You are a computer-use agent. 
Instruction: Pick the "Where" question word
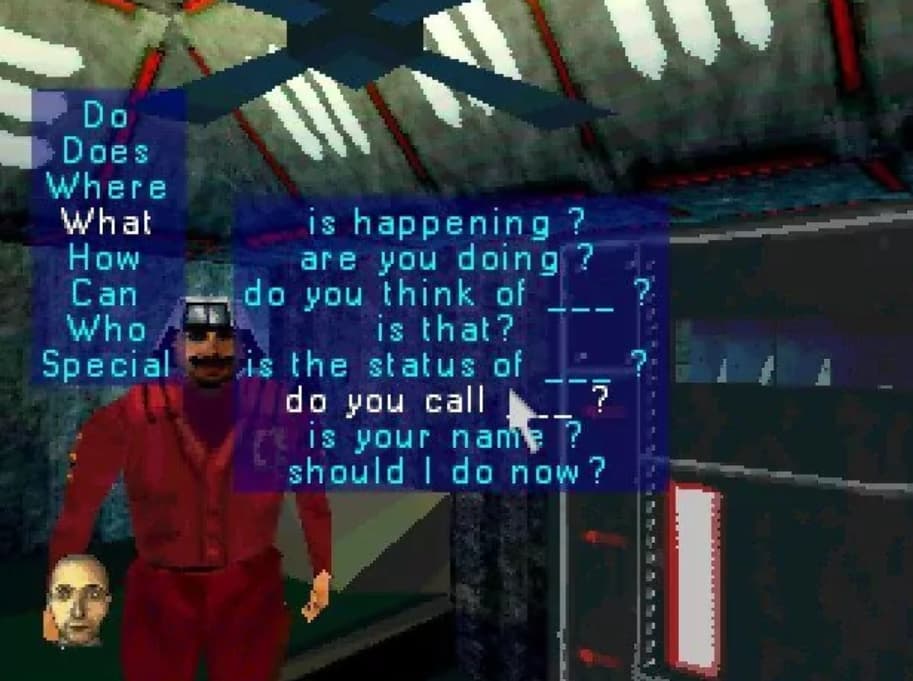106,187
